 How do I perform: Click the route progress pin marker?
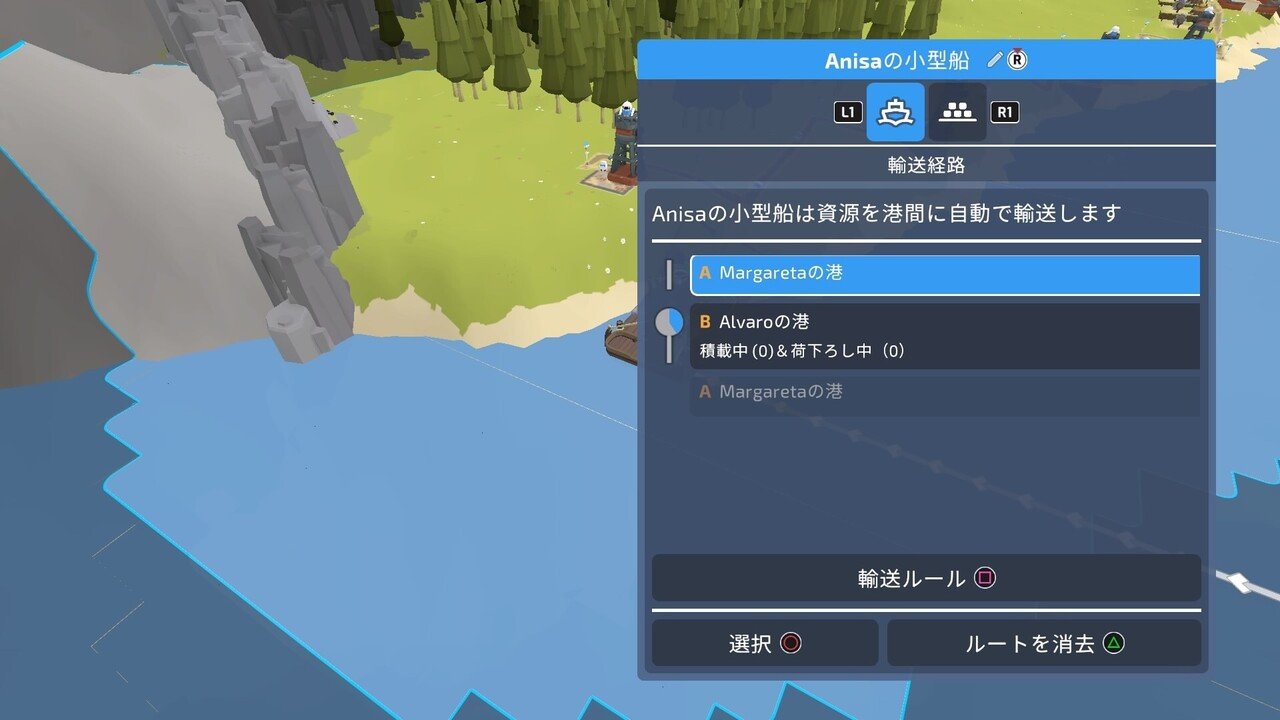point(668,322)
